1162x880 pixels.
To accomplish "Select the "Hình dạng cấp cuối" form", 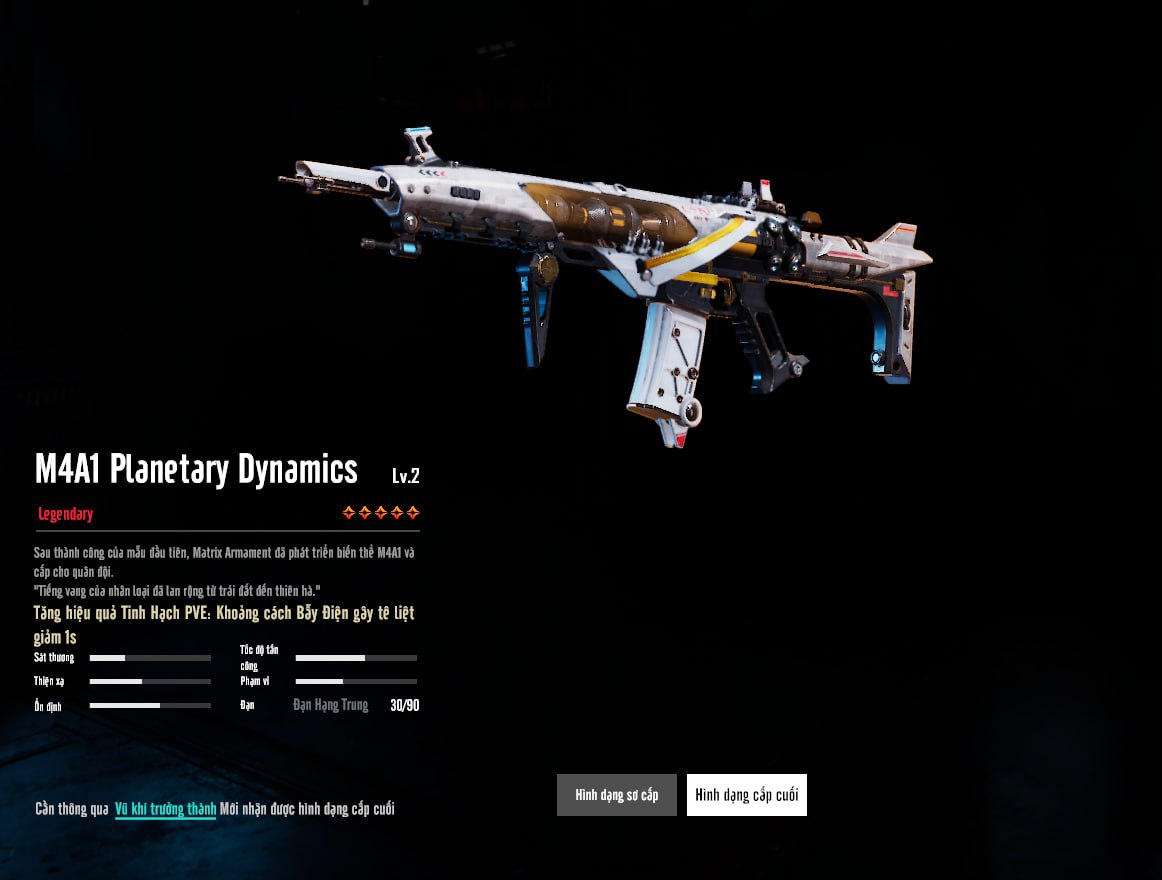I will click(746, 795).
